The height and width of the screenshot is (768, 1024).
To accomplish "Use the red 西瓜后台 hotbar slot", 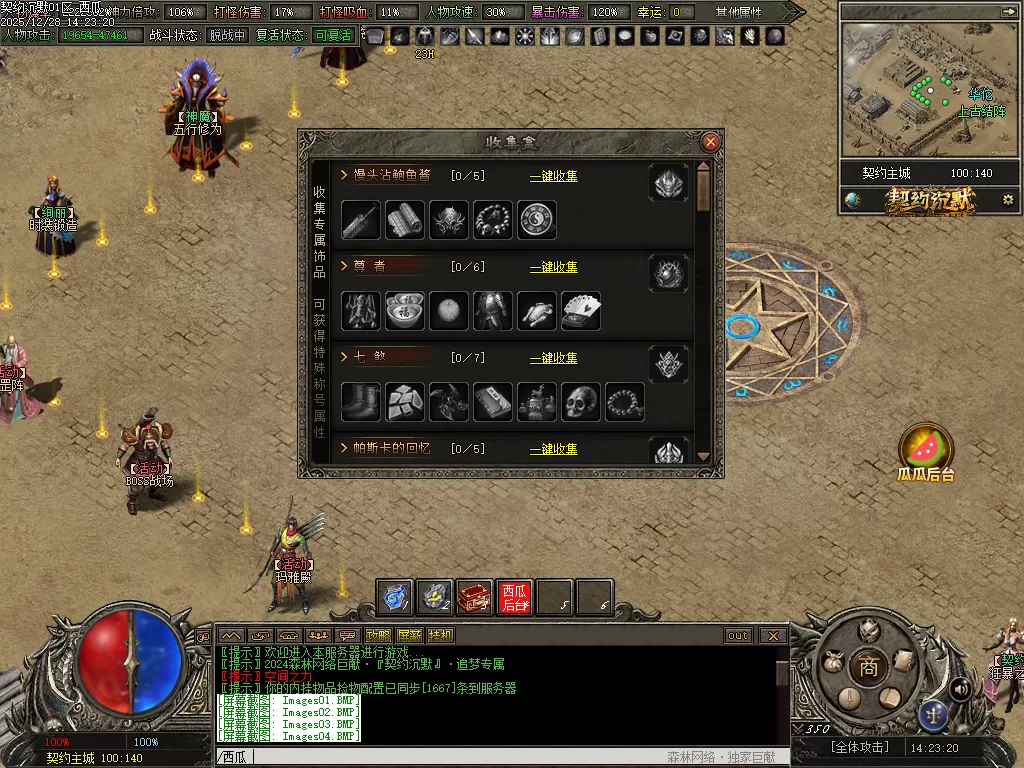I will 515,597.
